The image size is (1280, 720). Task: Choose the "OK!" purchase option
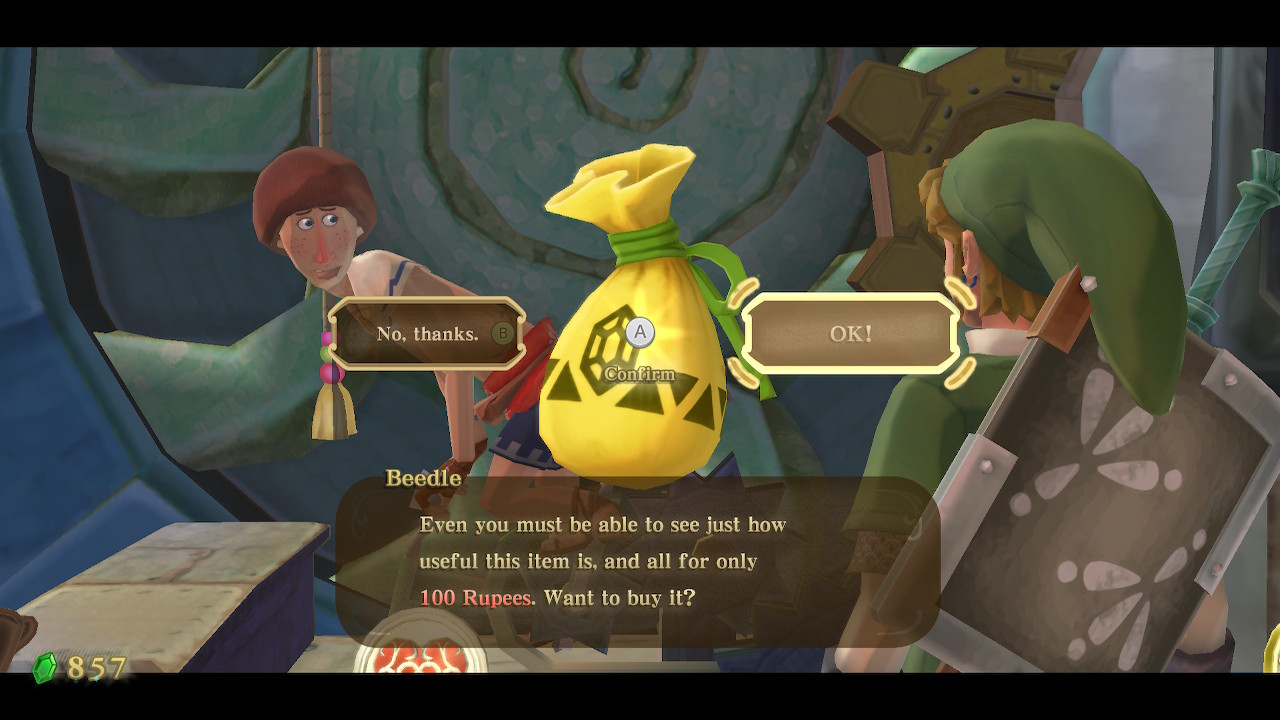pos(850,334)
